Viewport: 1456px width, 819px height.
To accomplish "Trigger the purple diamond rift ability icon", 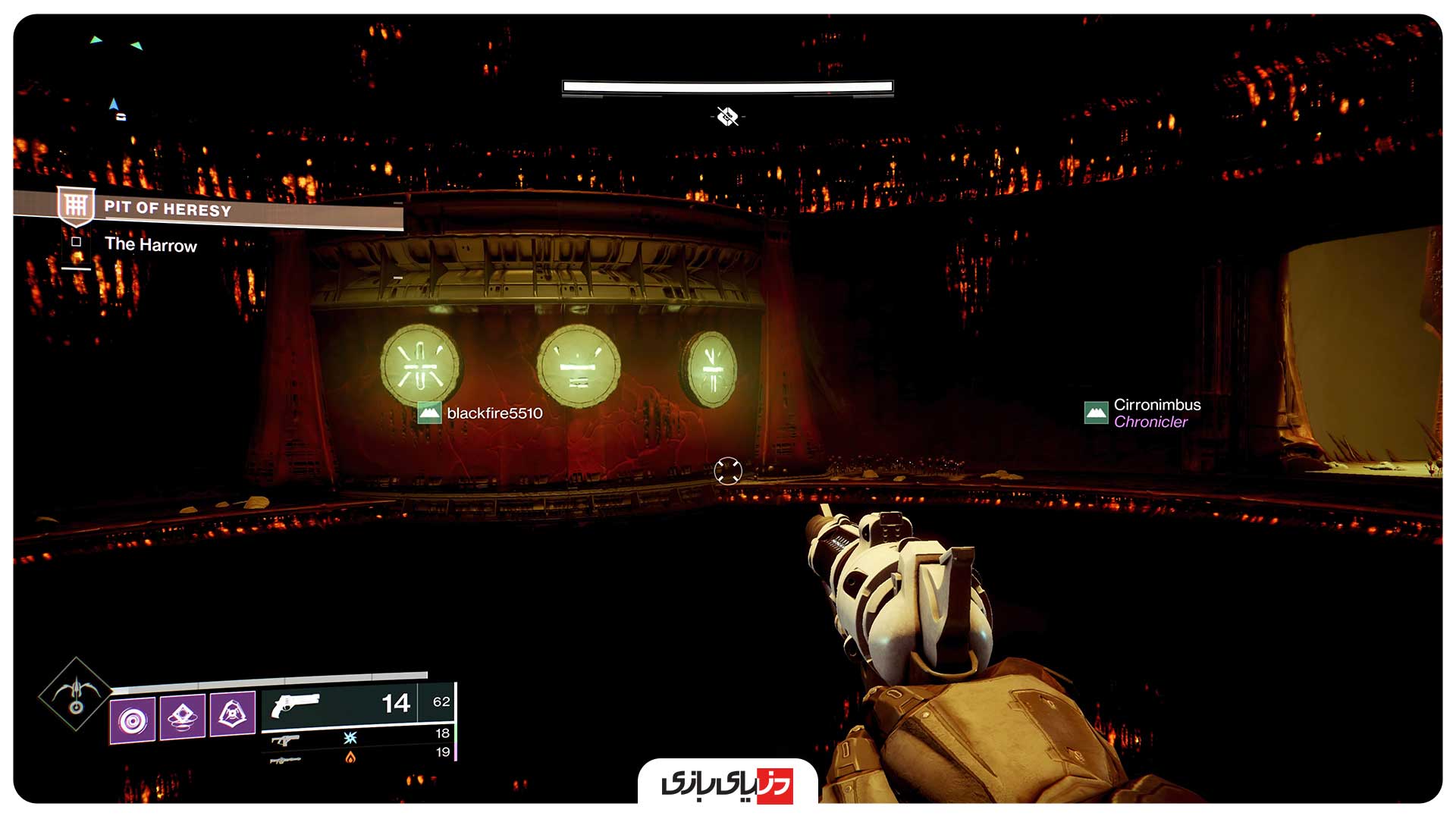I will 182,716.
